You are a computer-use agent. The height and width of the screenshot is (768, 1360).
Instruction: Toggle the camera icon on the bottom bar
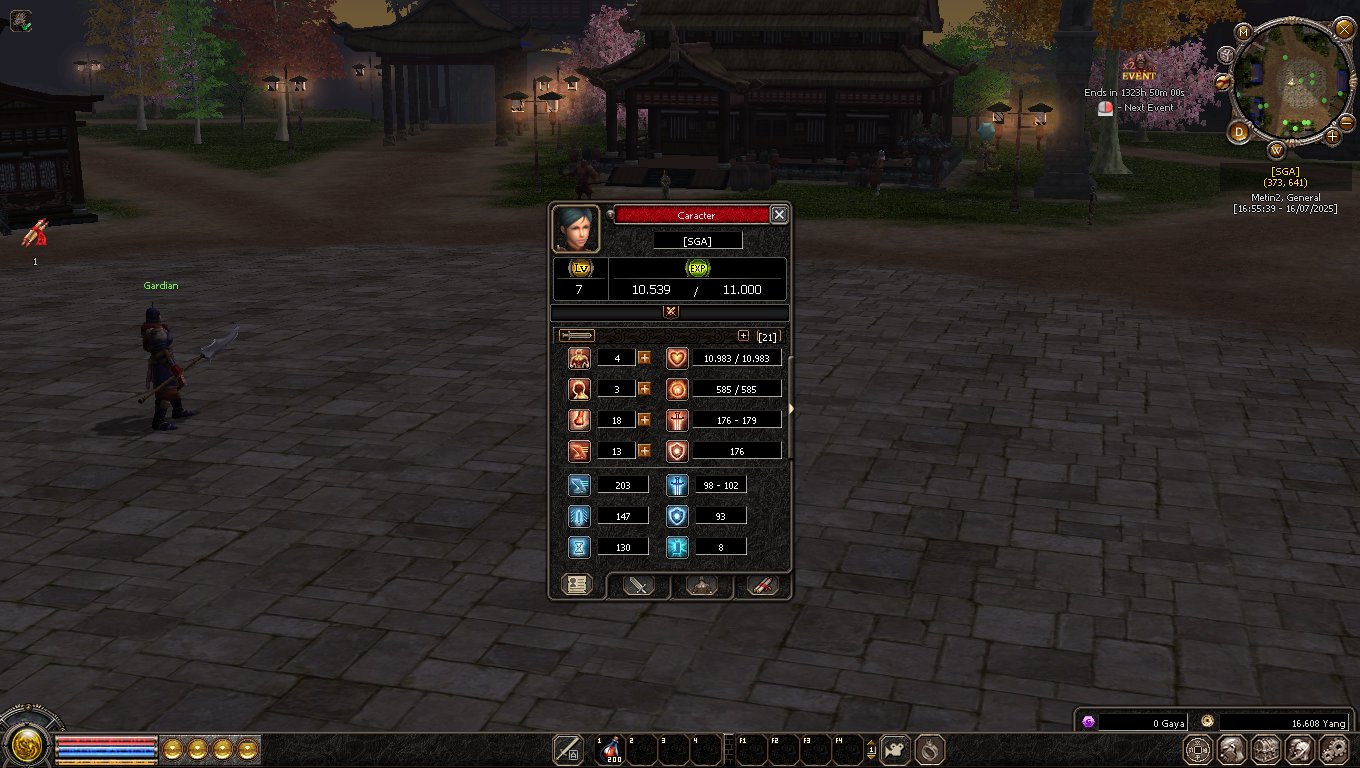point(895,749)
